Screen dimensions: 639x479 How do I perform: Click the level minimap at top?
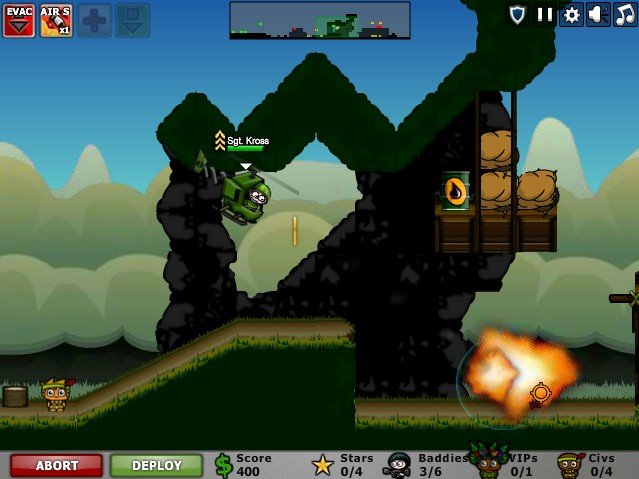click(x=319, y=20)
